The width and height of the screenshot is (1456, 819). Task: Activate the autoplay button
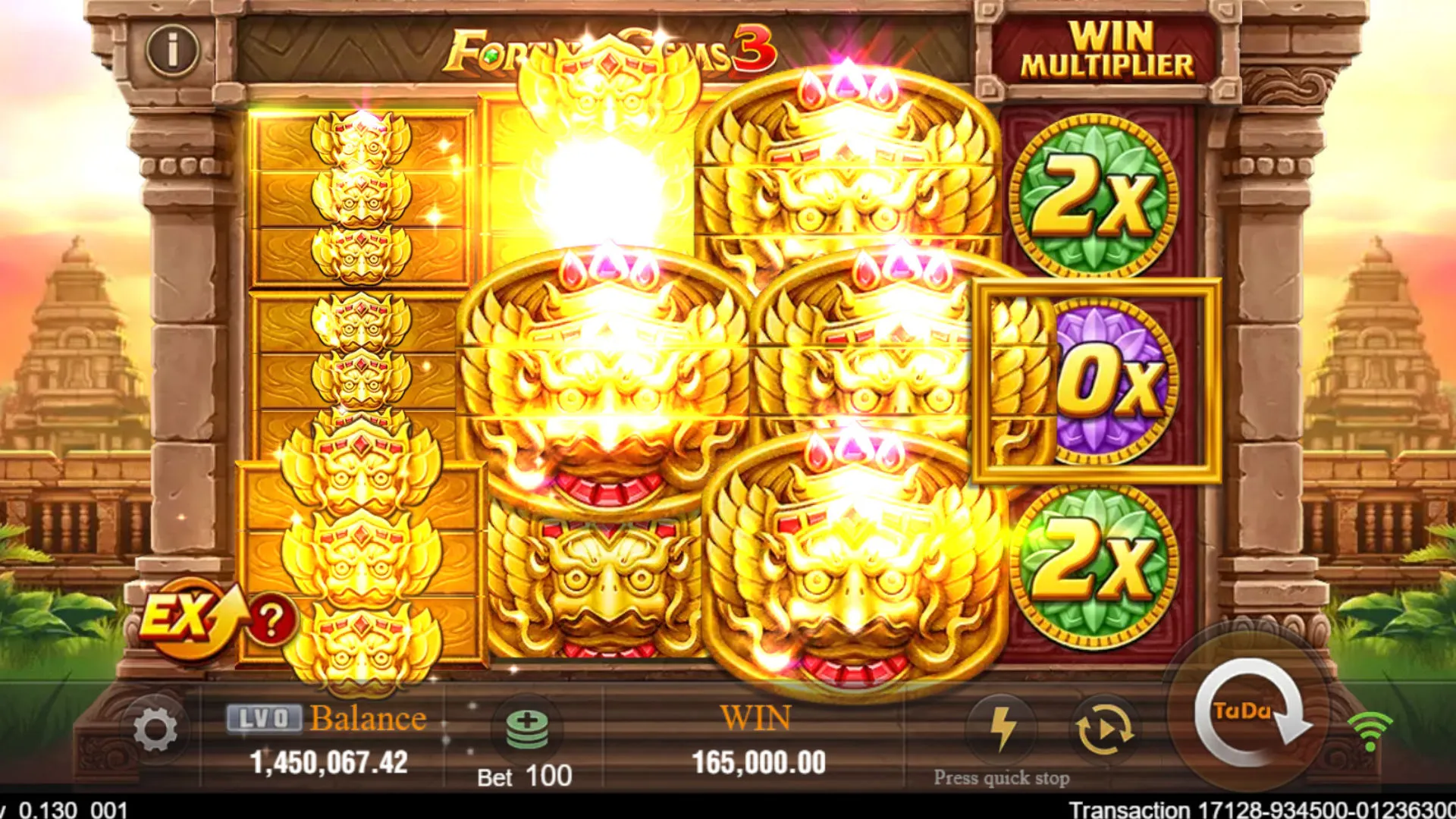pos(1104,730)
